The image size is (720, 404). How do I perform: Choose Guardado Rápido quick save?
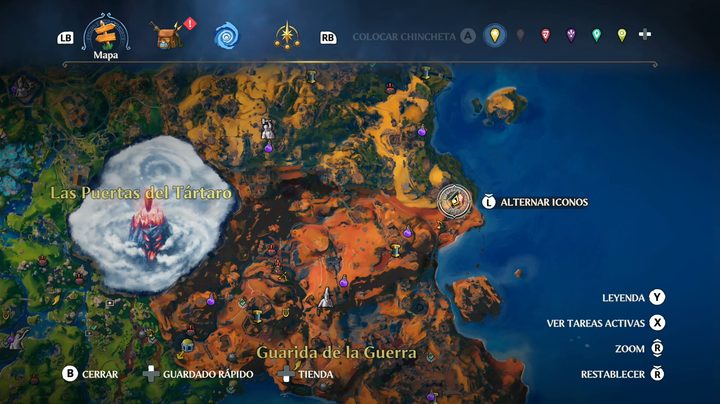152,374
